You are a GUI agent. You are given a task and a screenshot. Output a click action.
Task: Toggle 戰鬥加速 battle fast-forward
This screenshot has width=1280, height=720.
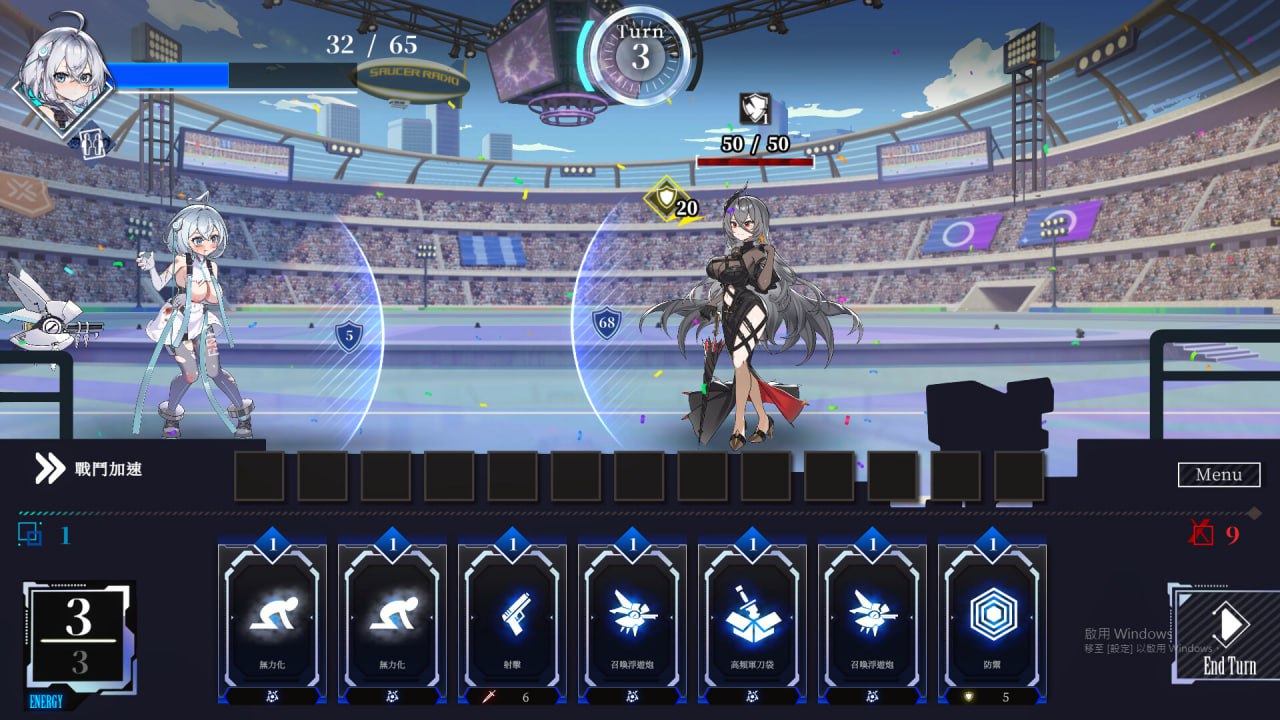[103, 466]
